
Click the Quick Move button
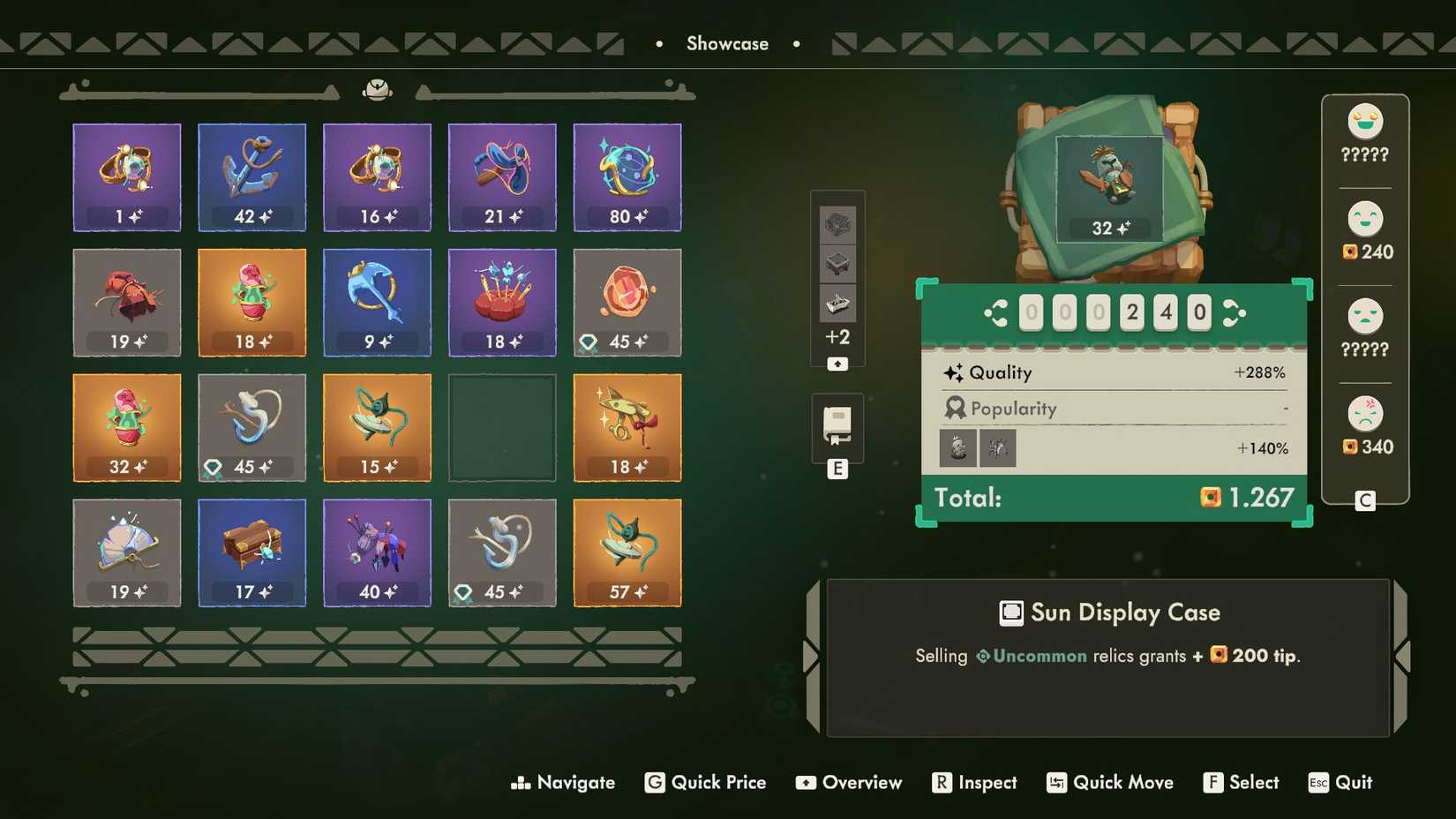(x=1109, y=783)
